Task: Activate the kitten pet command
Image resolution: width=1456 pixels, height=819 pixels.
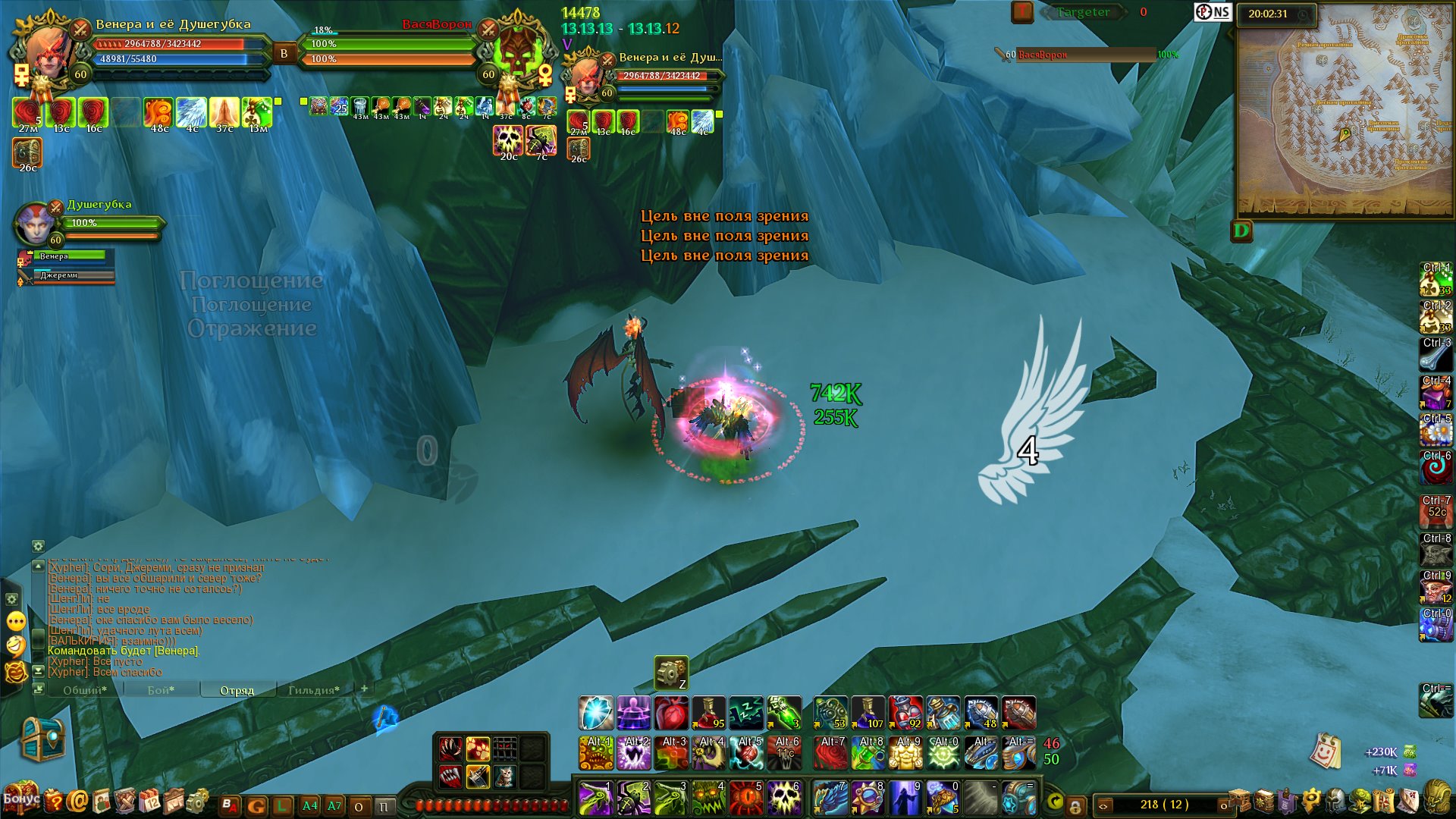Action: coord(504,776)
